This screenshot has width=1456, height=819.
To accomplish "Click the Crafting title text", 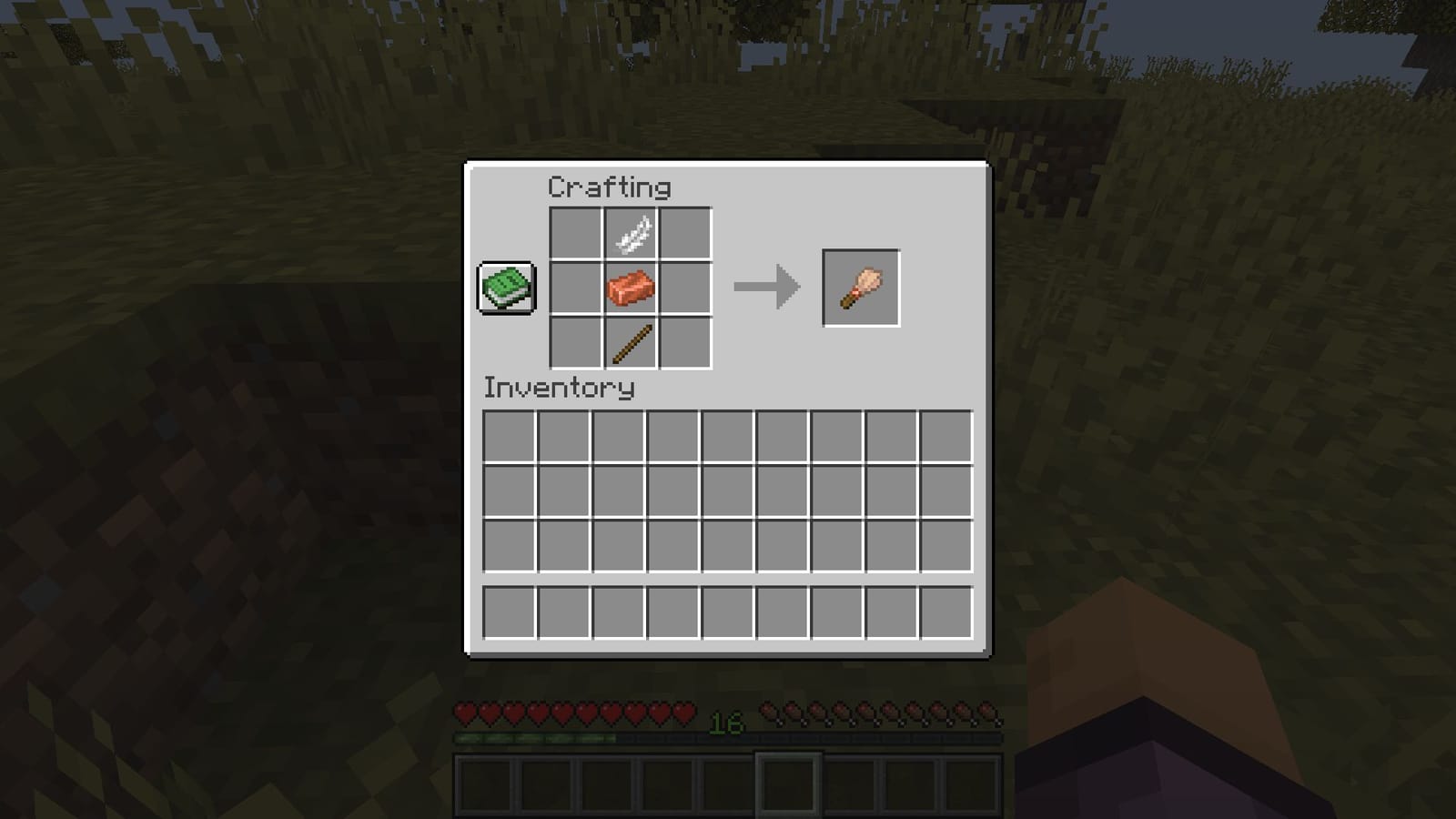I will pos(608,187).
